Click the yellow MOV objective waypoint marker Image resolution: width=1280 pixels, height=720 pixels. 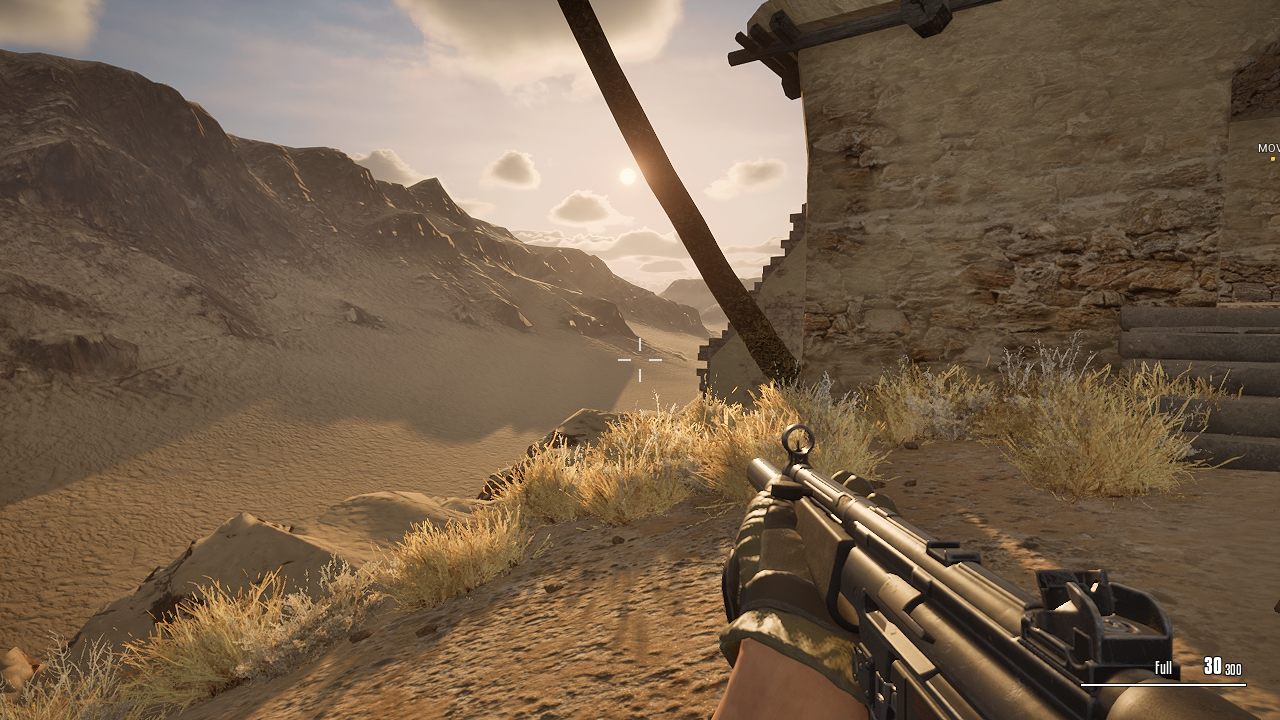tap(1272, 158)
